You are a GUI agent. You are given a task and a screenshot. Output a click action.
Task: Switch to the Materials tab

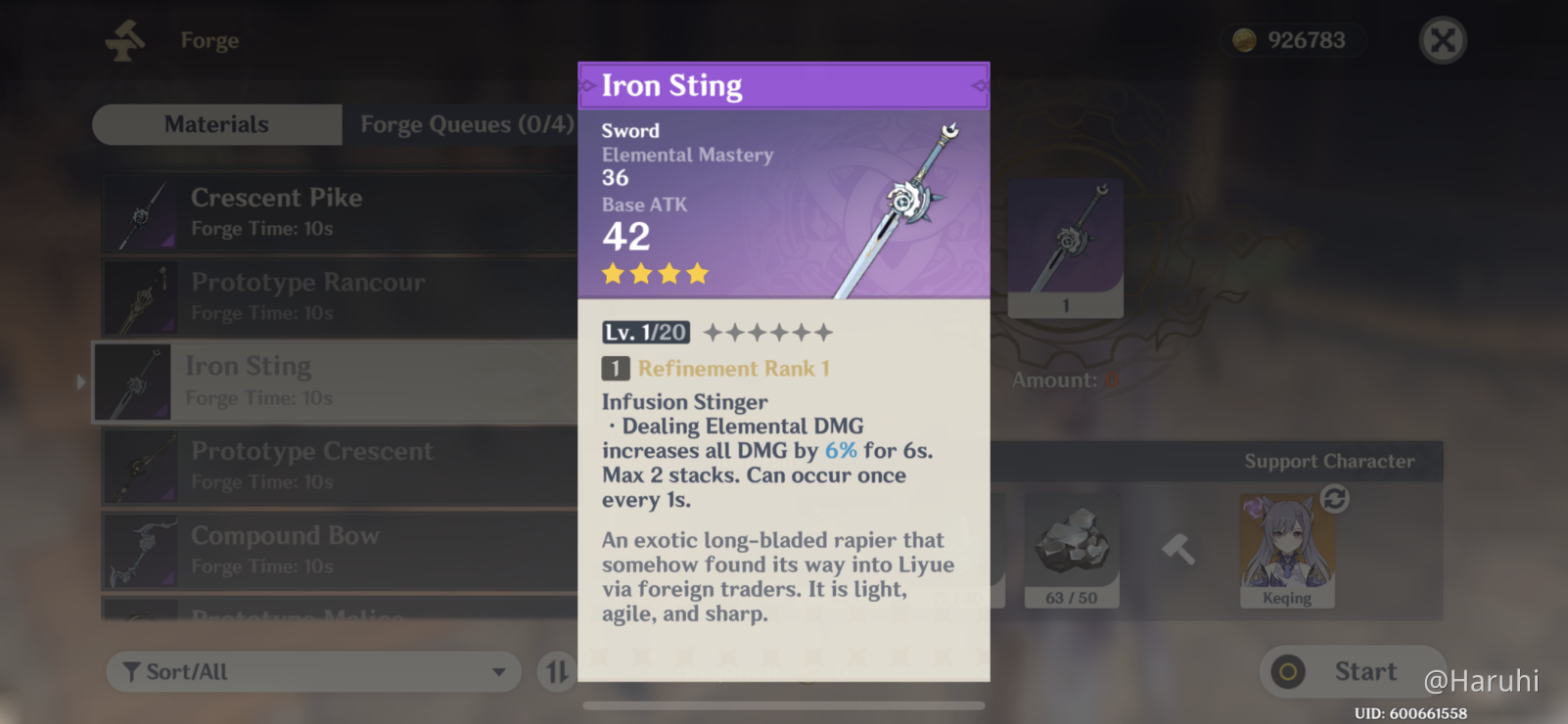point(216,124)
